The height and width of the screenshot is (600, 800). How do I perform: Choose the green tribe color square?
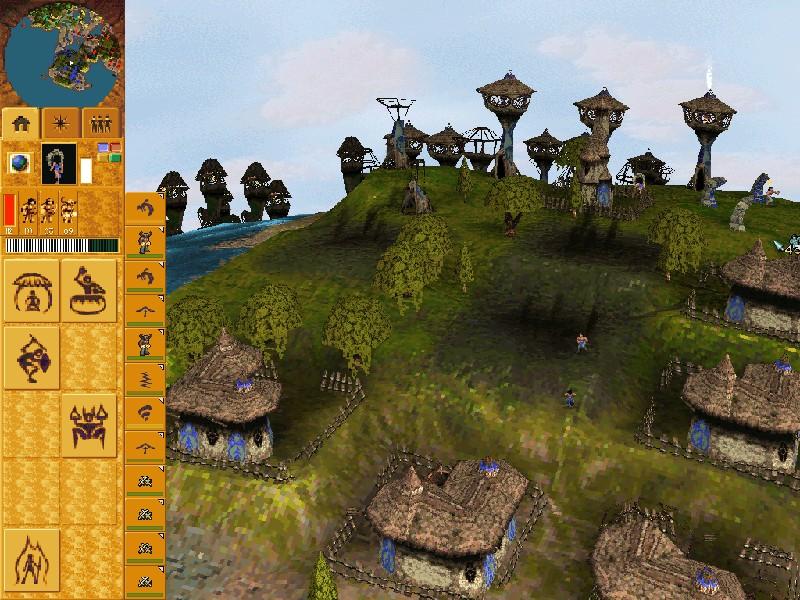coord(114,157)
